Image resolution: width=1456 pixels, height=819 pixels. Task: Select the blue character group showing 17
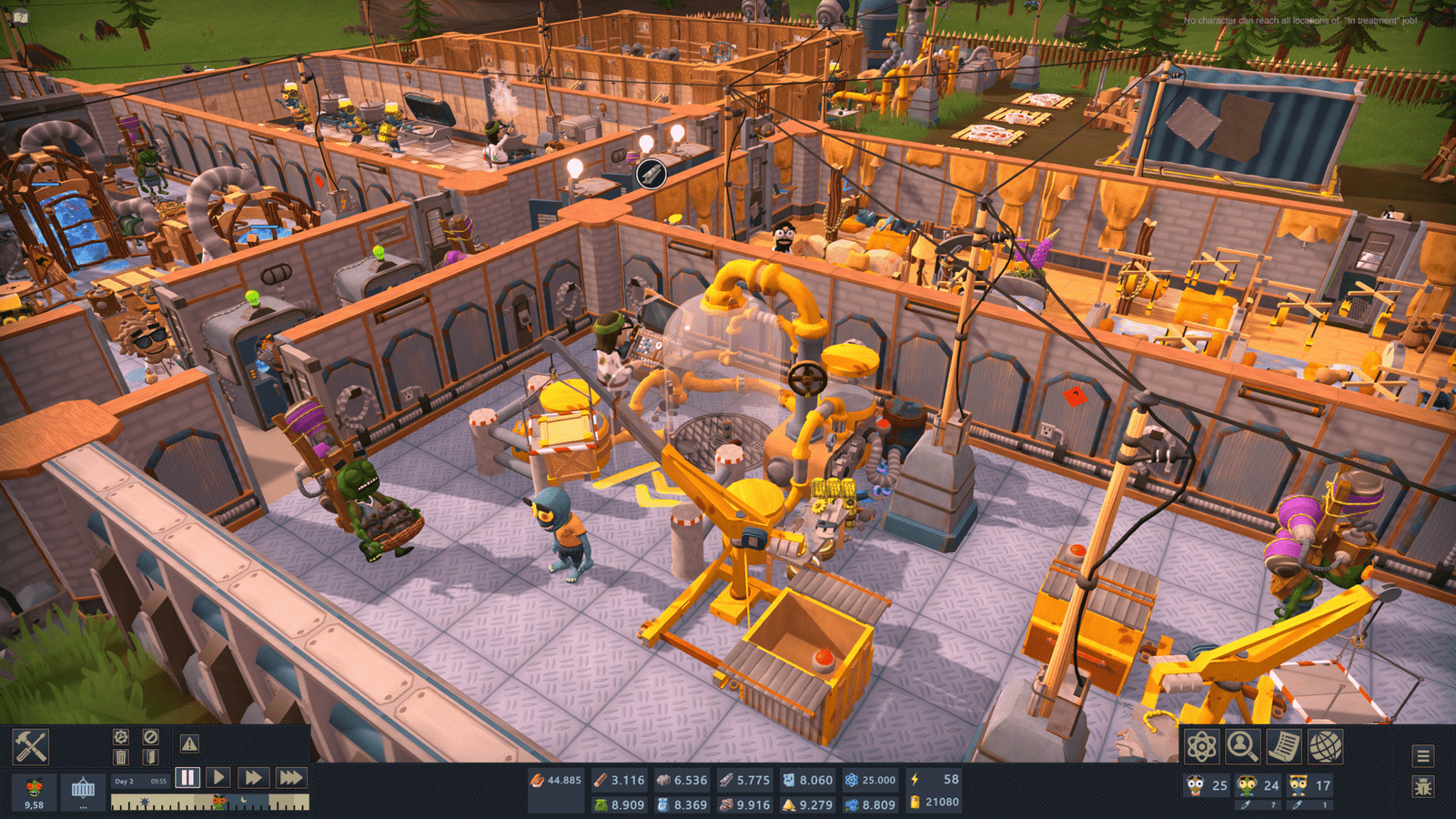tap(1310, 785)
